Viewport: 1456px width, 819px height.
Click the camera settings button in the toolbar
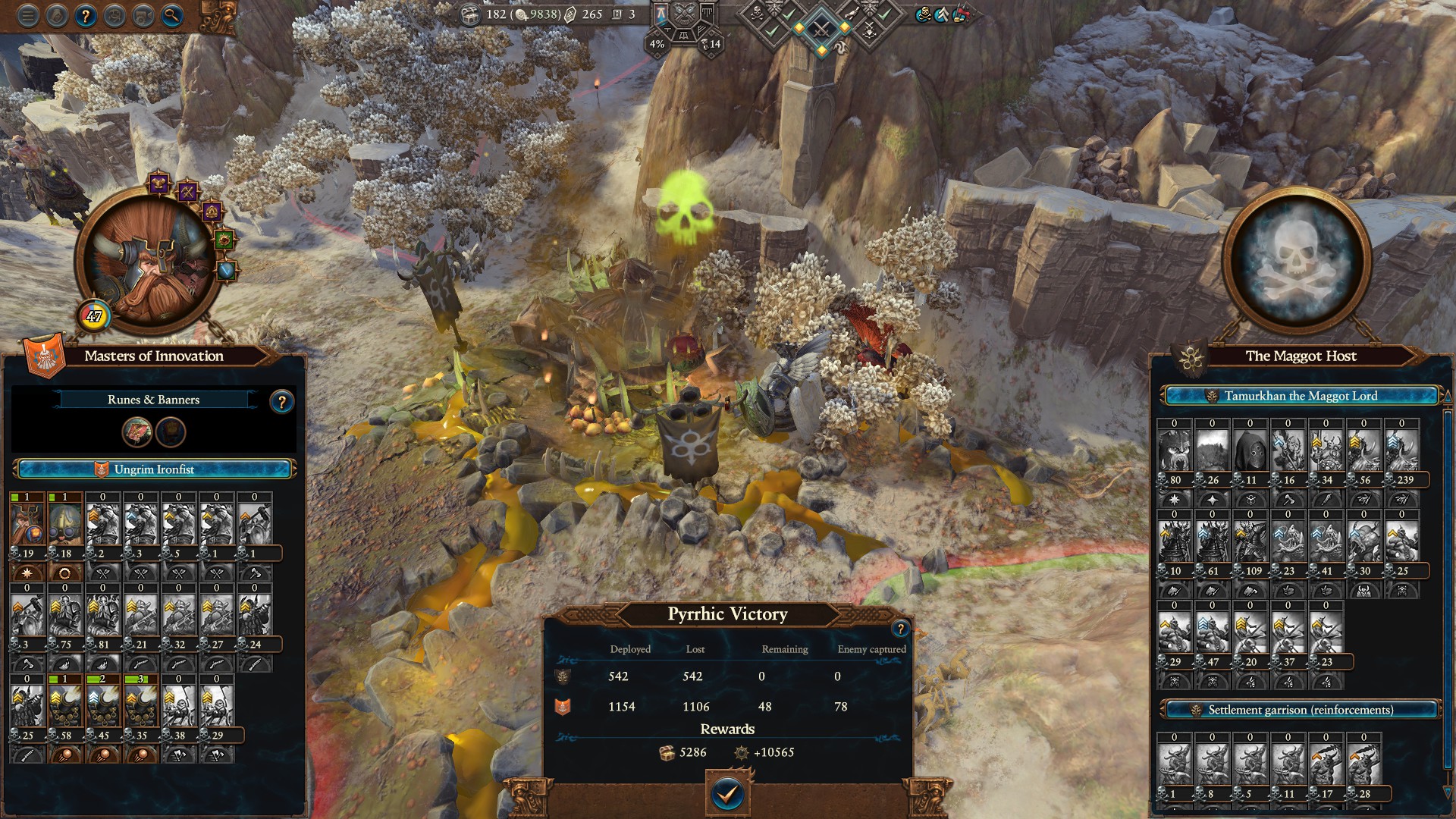143,16
